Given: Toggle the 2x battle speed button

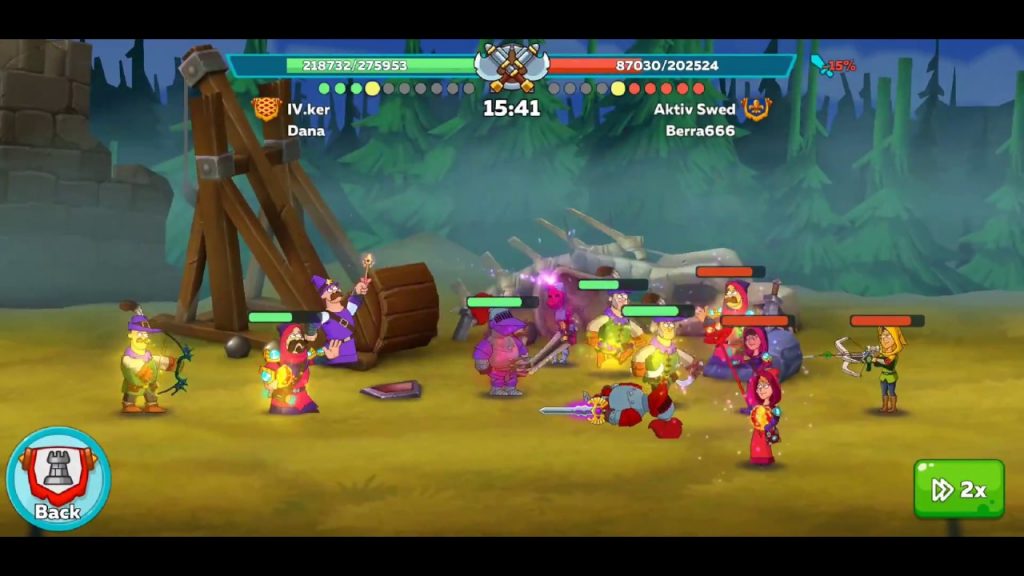Looking at the screenshot, I should tap(958, 489).
